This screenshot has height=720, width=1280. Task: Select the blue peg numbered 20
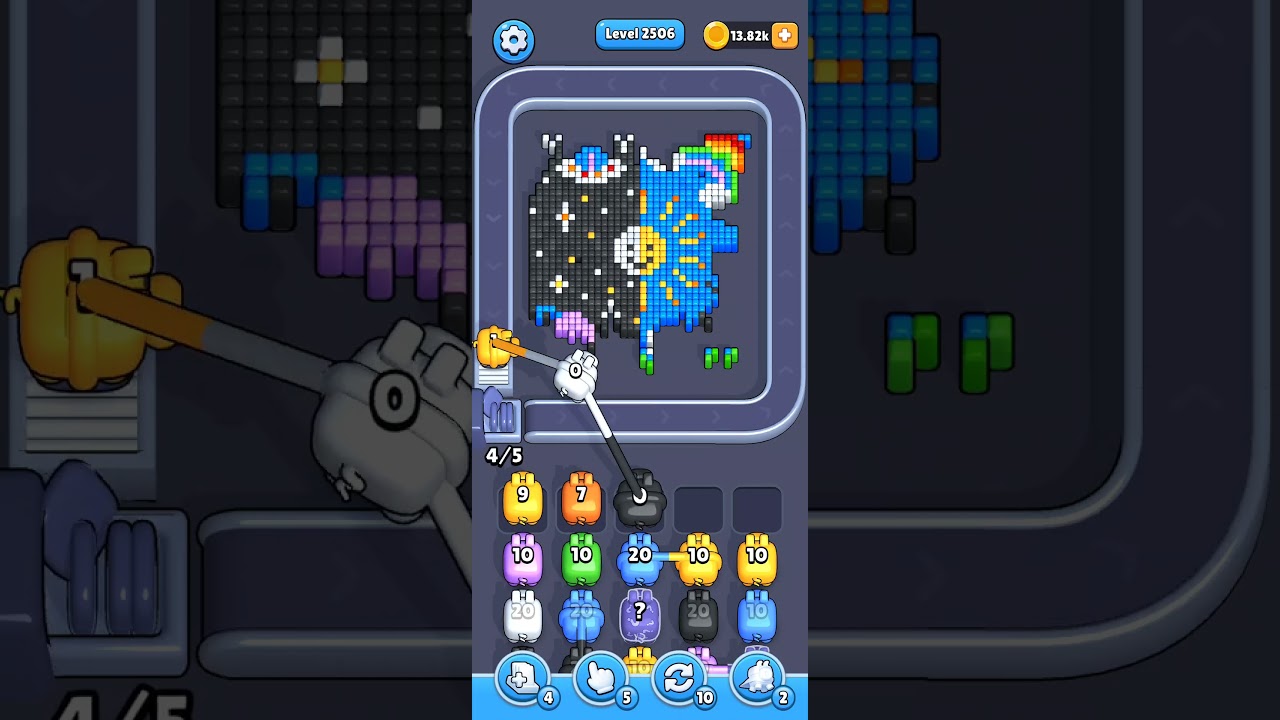pyautogui.click(x=640, y=556)
